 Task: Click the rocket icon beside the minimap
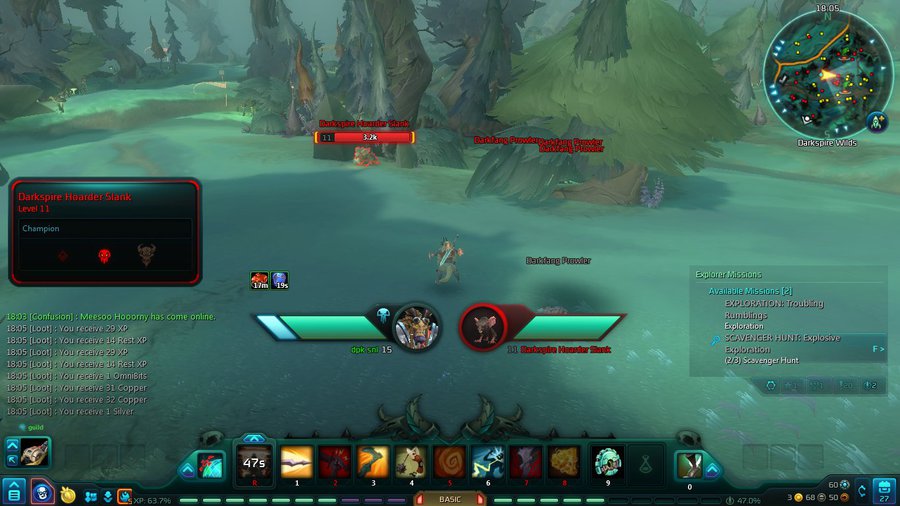(x=878, y=122)
